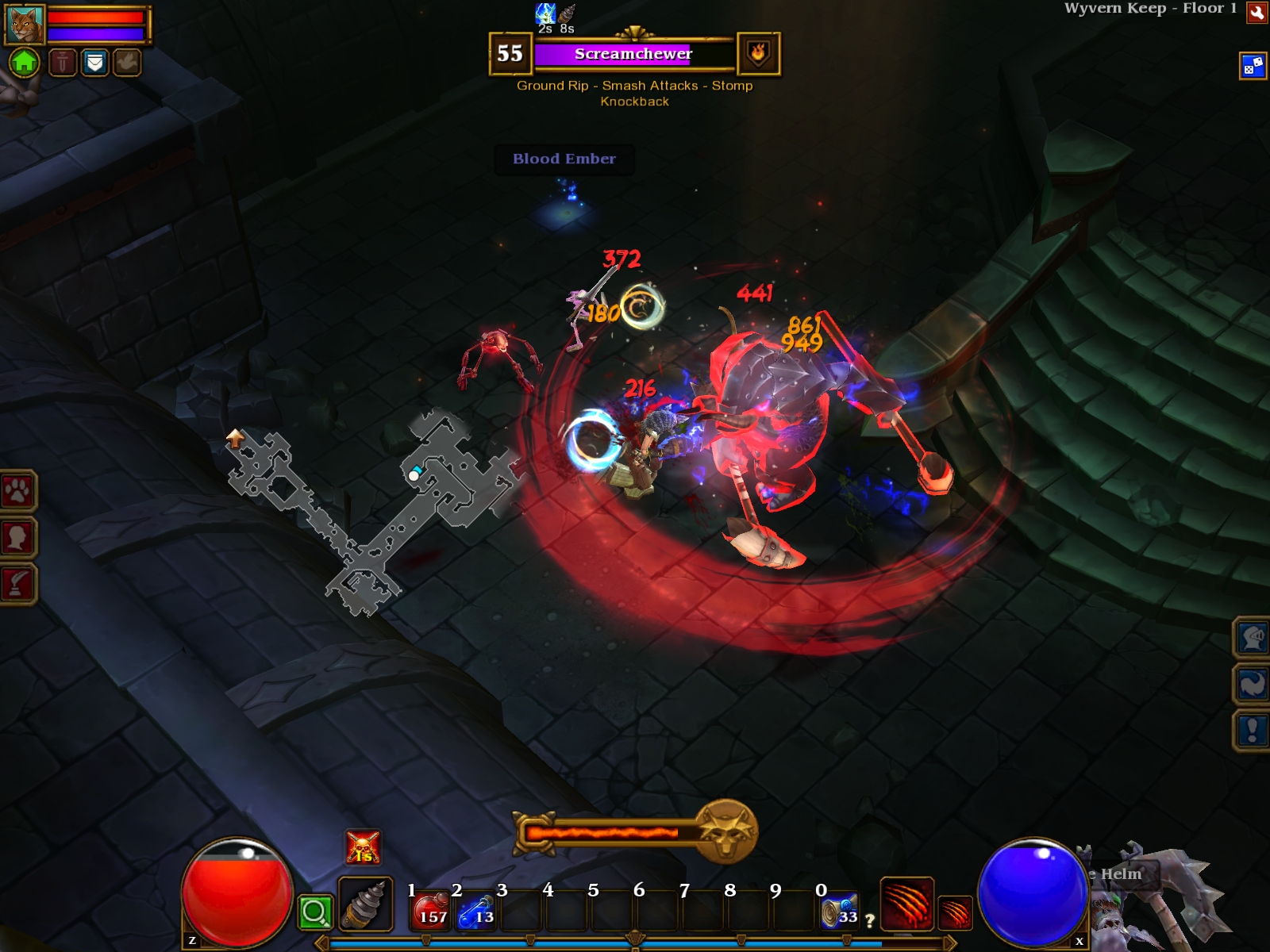This screenshot has width=1270, height=952.
Task: Open the character head silhouette panel
Action: 17,538
